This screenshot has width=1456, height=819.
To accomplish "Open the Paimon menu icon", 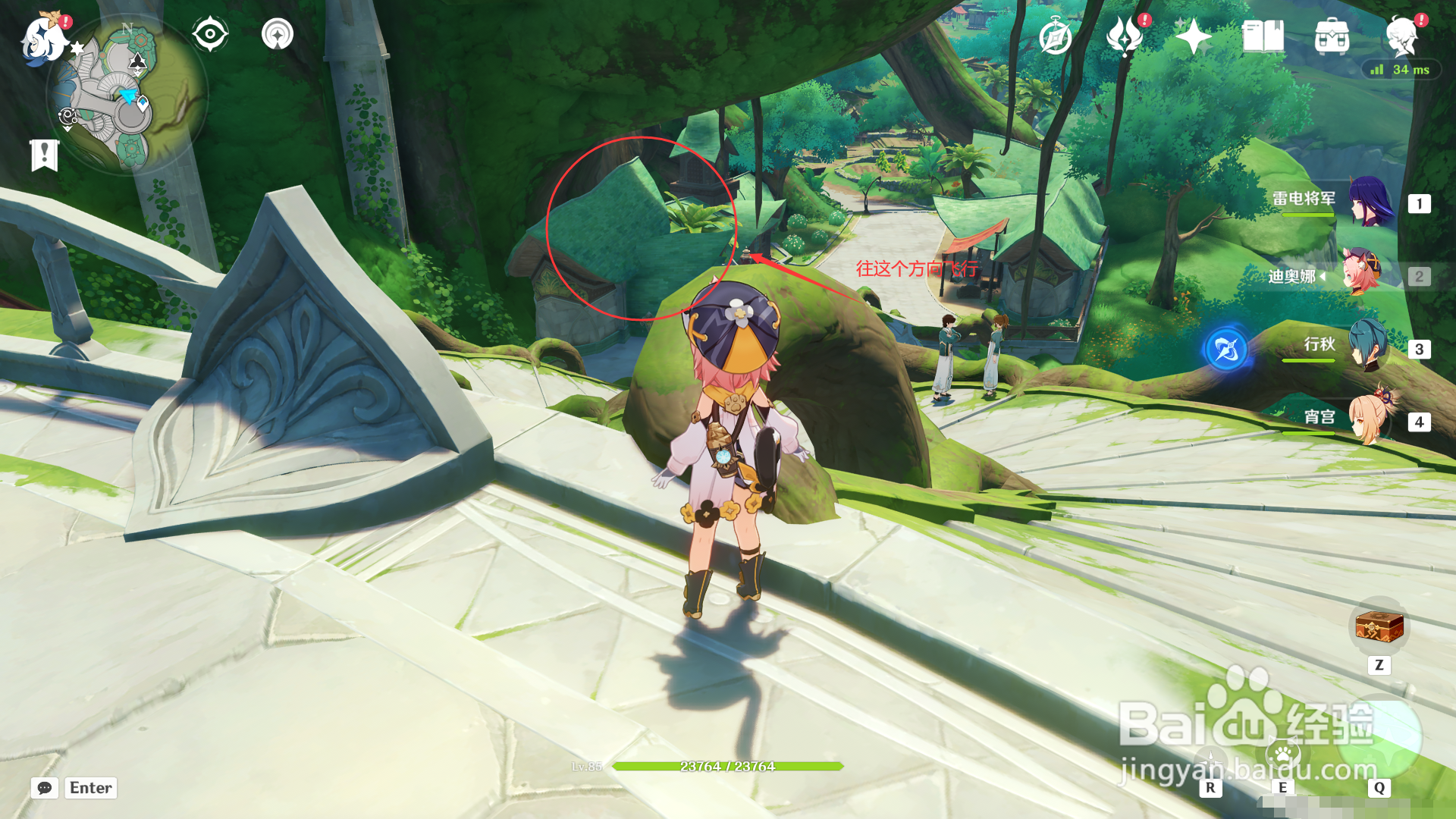I will coord(44,38).
